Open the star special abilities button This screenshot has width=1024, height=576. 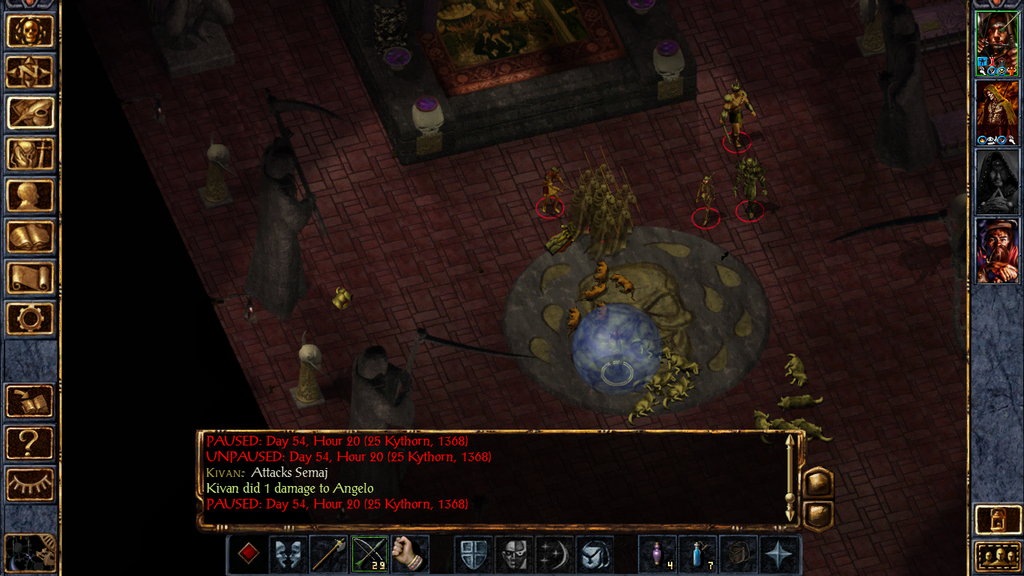point(779,553)
